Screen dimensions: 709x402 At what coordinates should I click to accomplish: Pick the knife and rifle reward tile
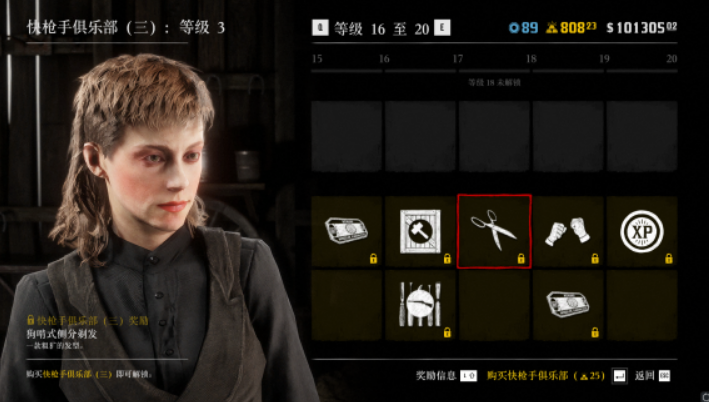click(420, 304)
